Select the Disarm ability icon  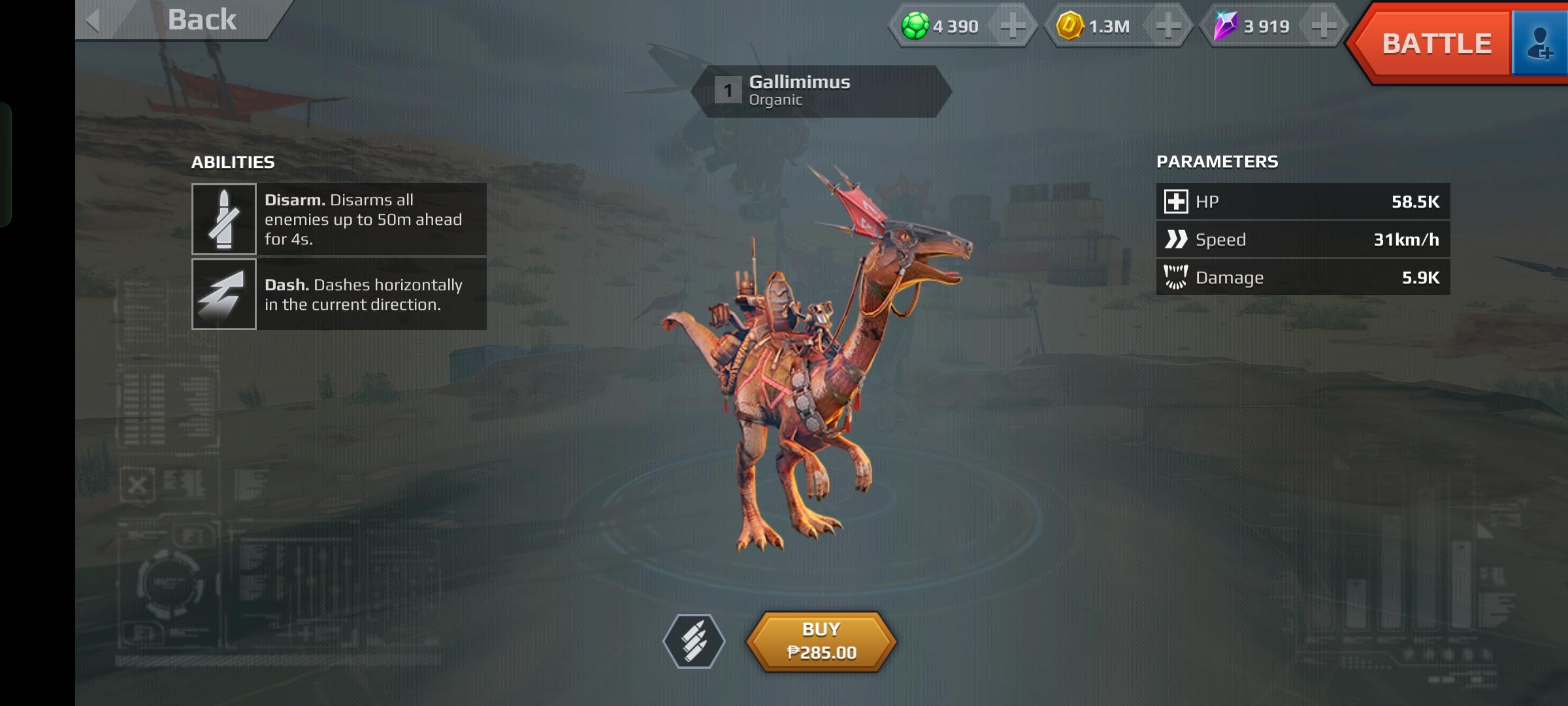(x=223, y=219)
